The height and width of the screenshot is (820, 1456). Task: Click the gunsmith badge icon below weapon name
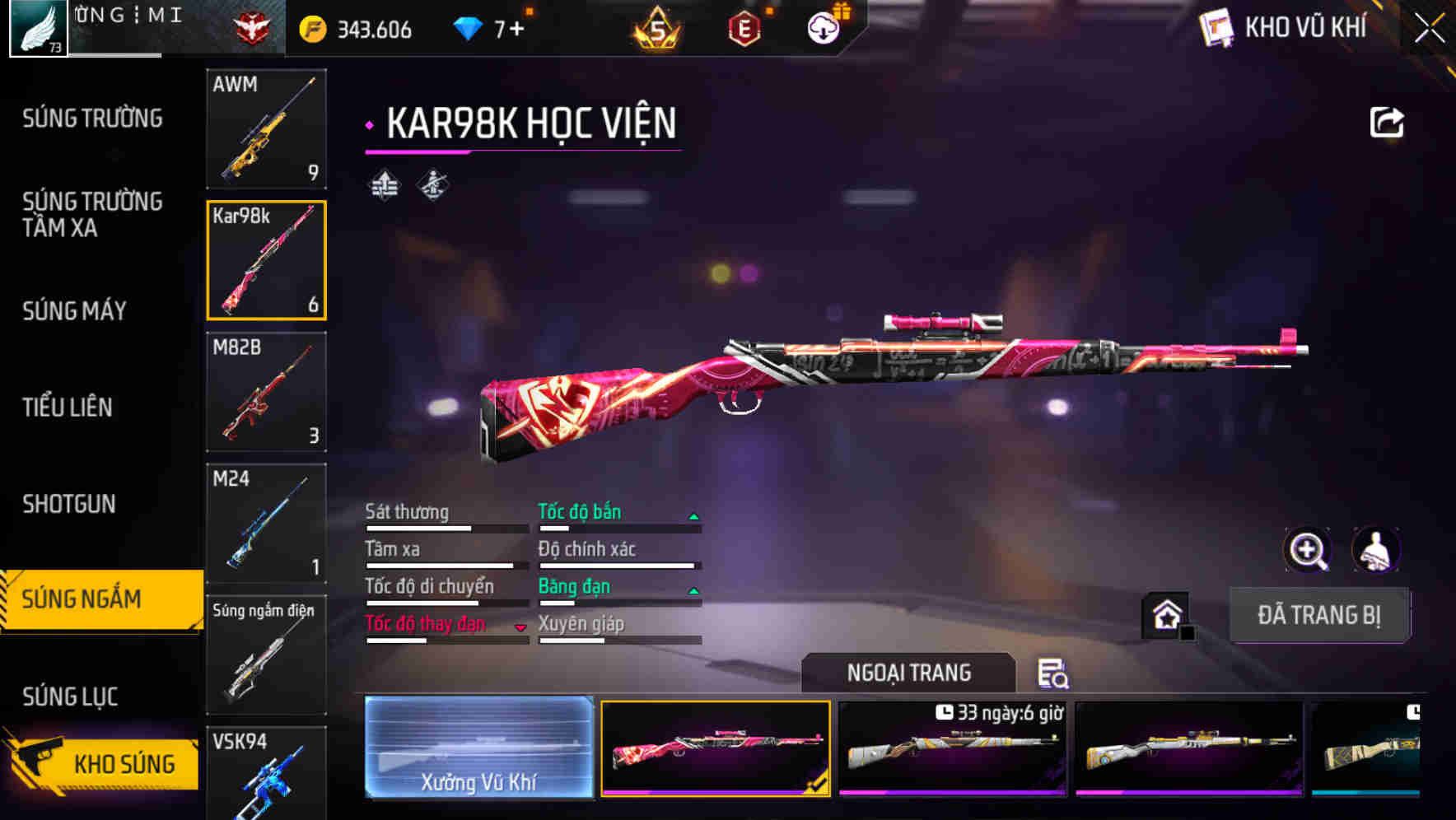click(432, 185)
